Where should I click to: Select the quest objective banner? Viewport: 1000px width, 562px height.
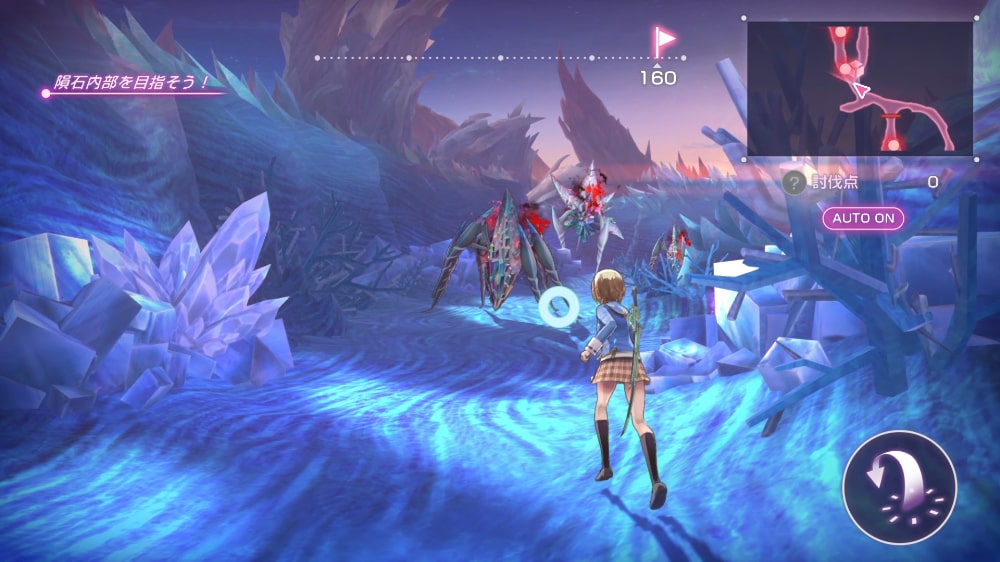pyautogui.click(x=132, y=84)
